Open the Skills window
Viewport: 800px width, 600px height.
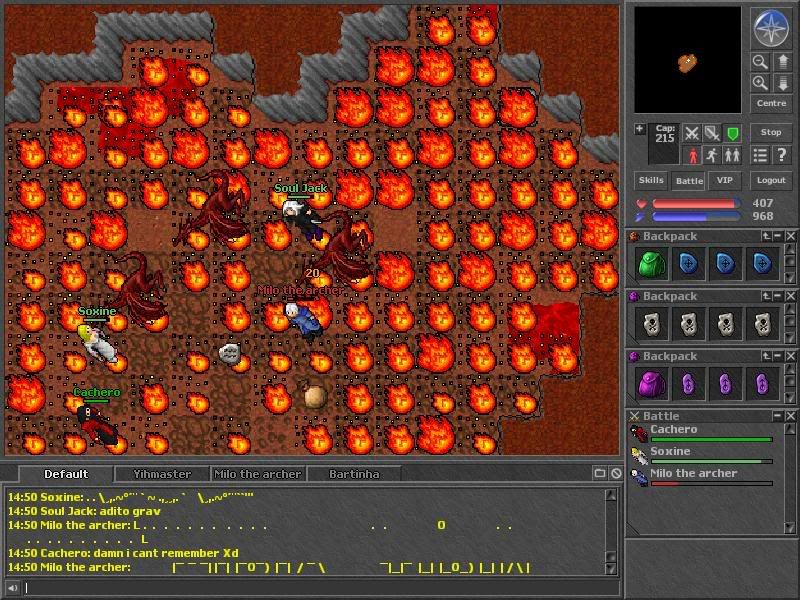point(651,181)
